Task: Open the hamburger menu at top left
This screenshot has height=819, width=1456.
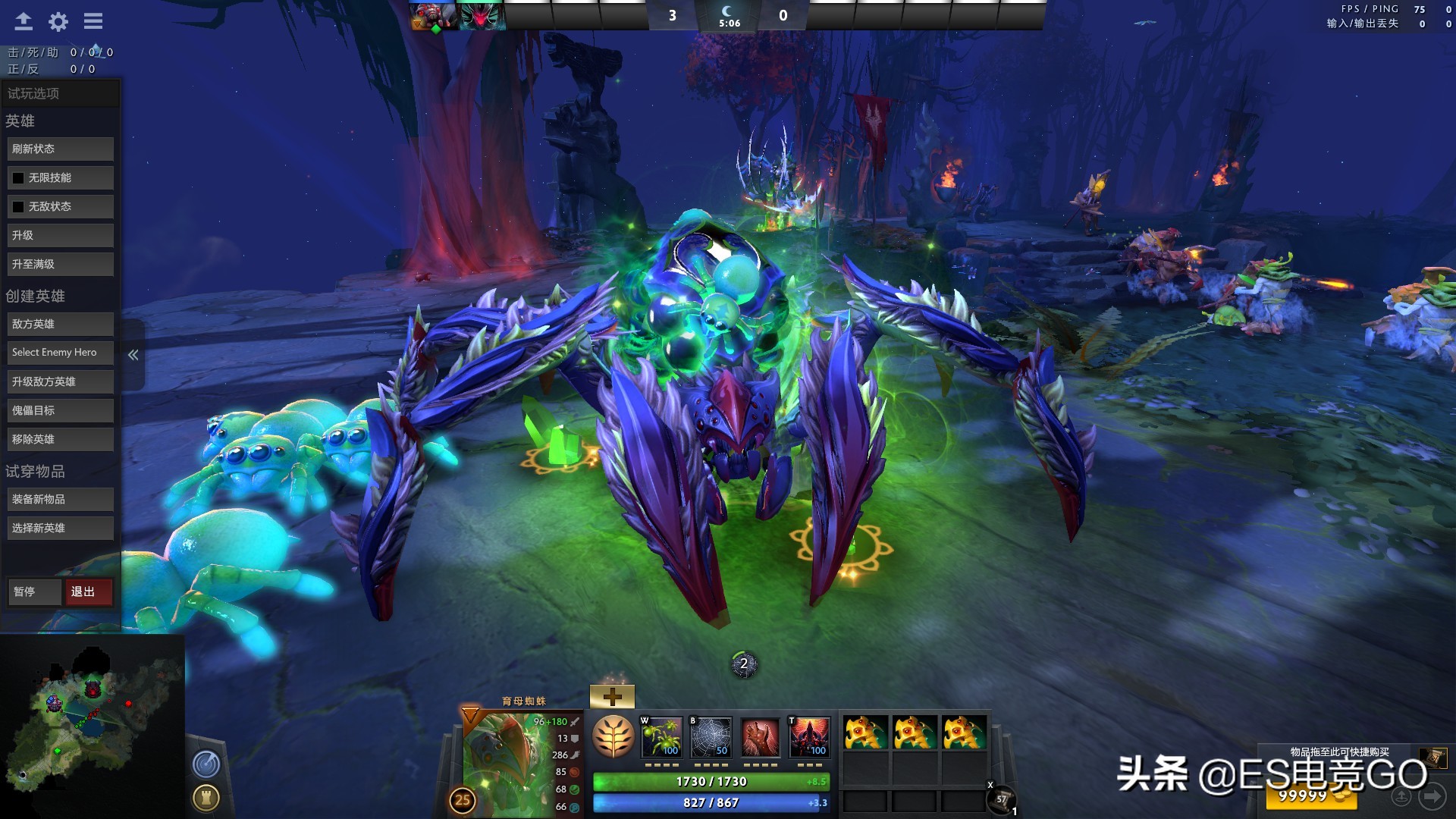Action: click(x=93, y=21)
